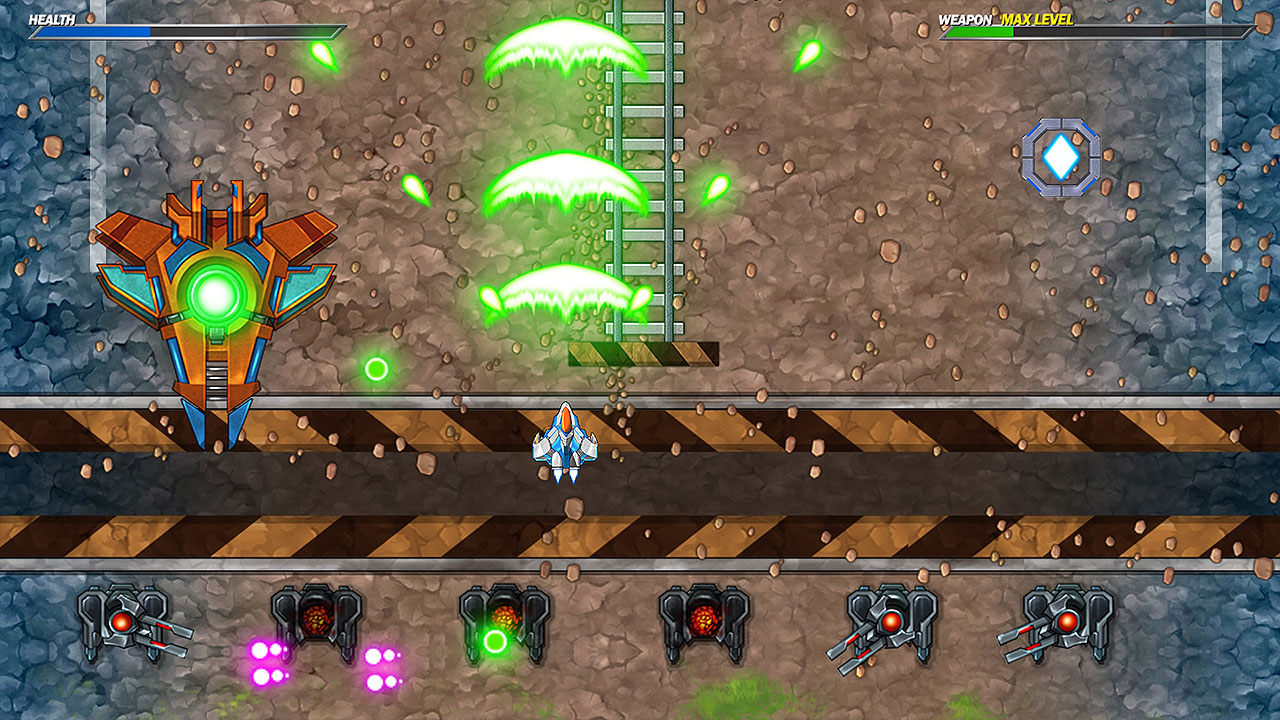The image size is (1280, 720).
Task: Click the HEALTH label top left
Action: point(50,17)
